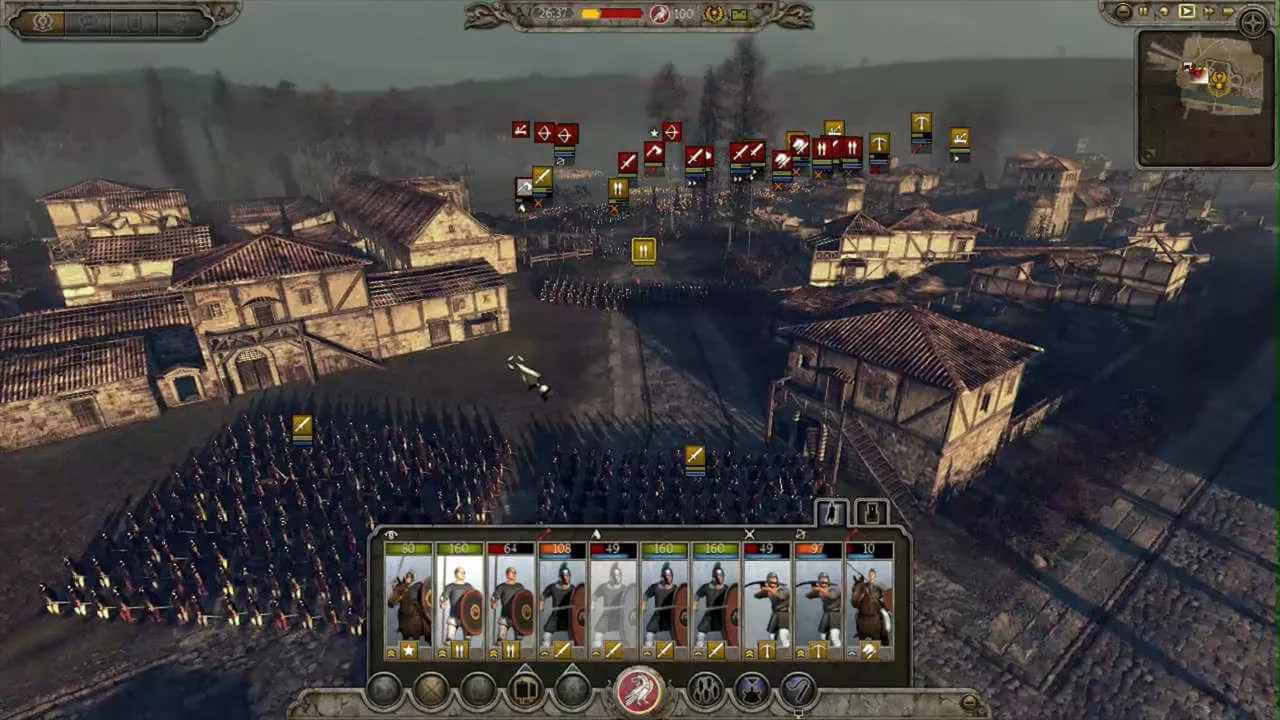Set battle to normal play speed
Image resolution: width=1280 pixels, height=720 pixels.
[1187, 12]
